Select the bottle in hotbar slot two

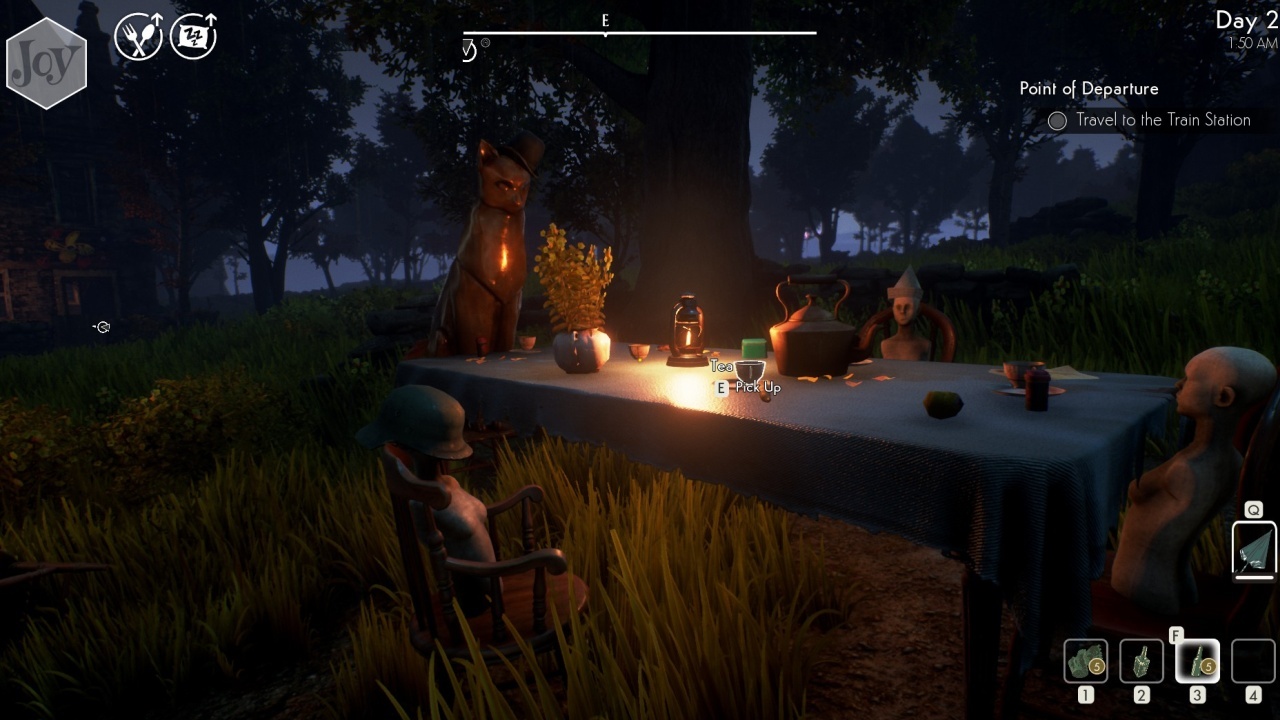[1141, 661]
